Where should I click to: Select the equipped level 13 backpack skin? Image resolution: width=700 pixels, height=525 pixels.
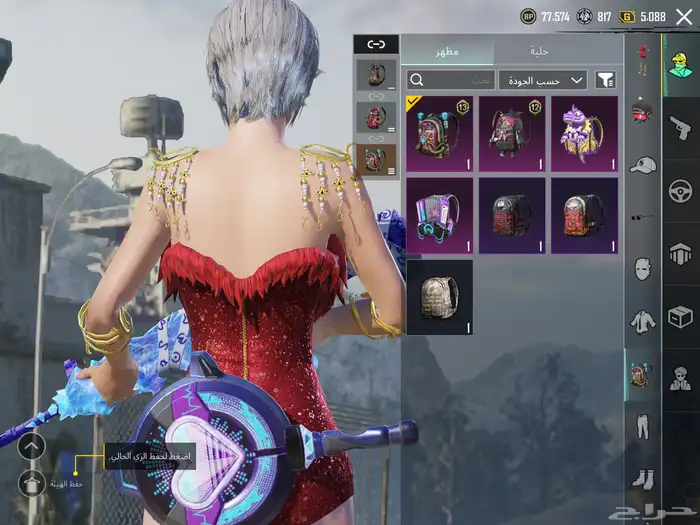point(439,133)
